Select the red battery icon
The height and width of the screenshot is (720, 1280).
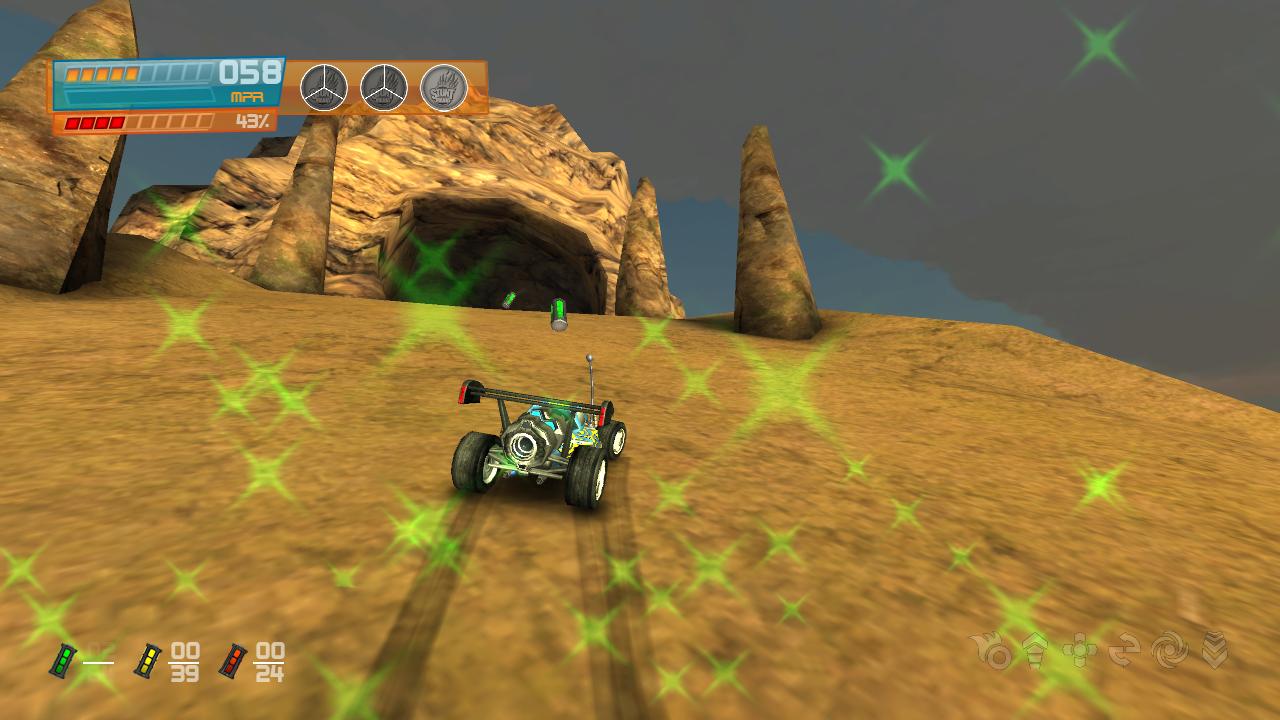pos(233,660)
